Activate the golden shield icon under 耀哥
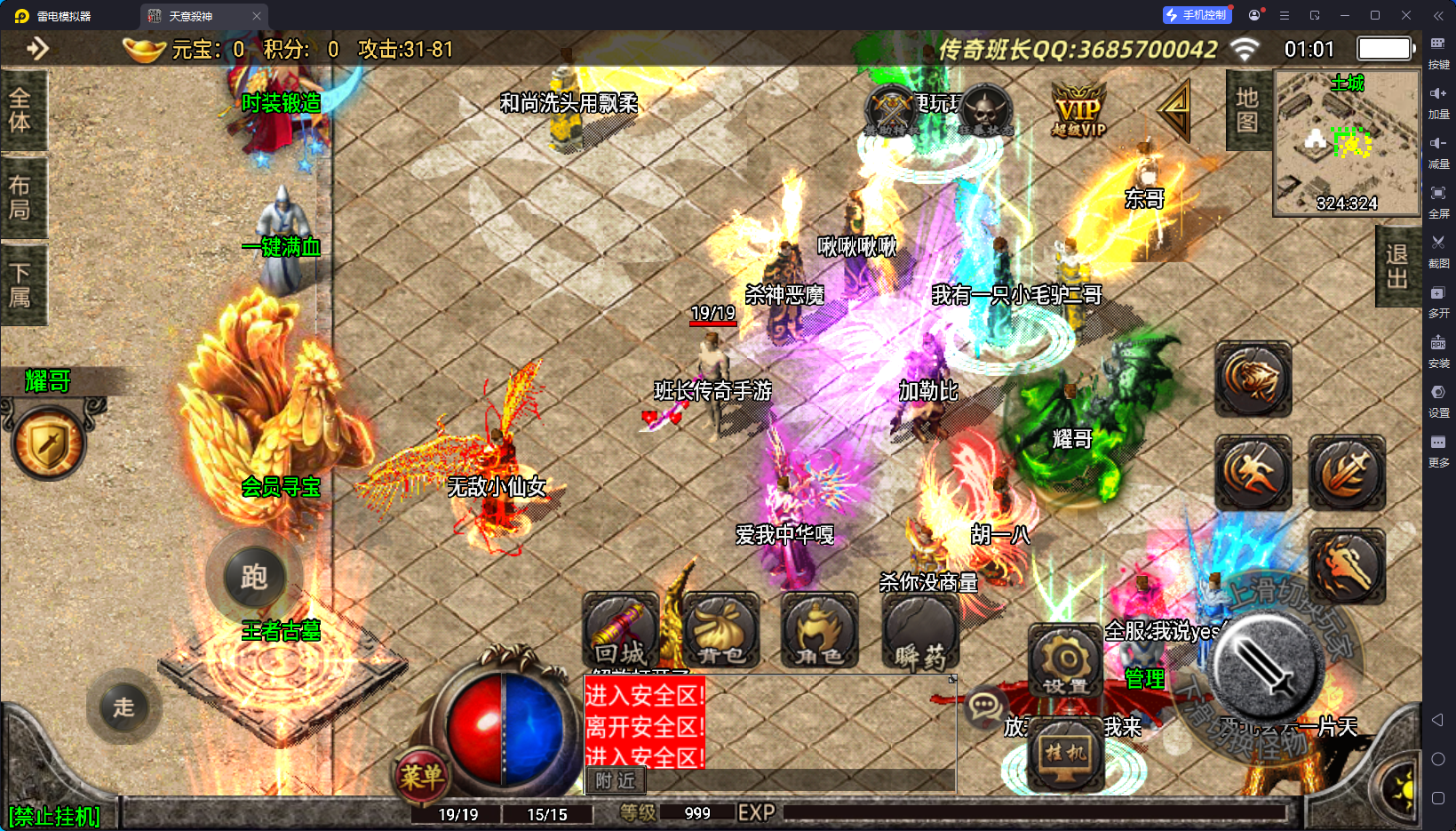Image resolution: width=1456 pixels, height=831 pixels. coord(49,443)
